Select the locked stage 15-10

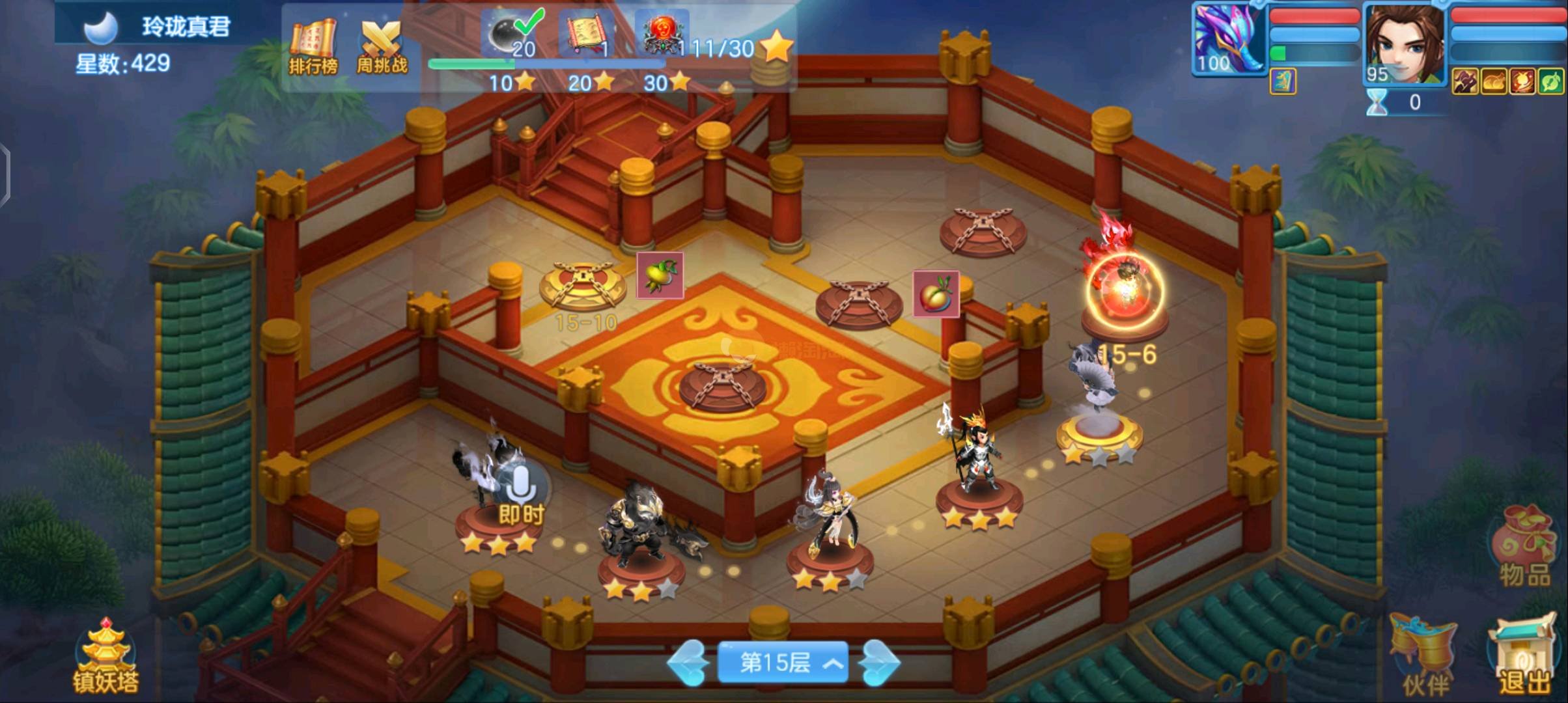(x=581, y=287)
